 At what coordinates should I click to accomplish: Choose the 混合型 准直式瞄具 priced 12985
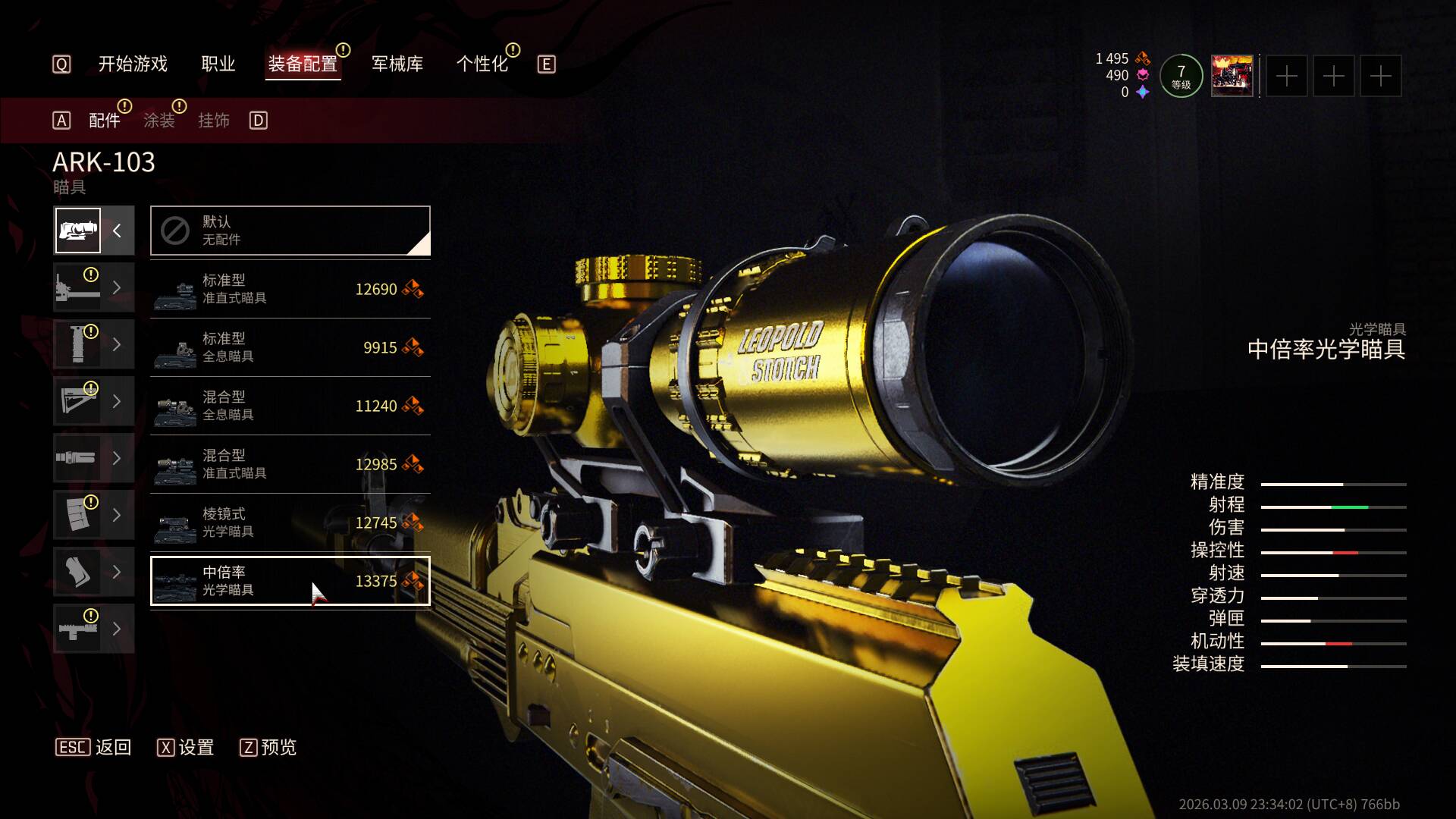[290, 464]
